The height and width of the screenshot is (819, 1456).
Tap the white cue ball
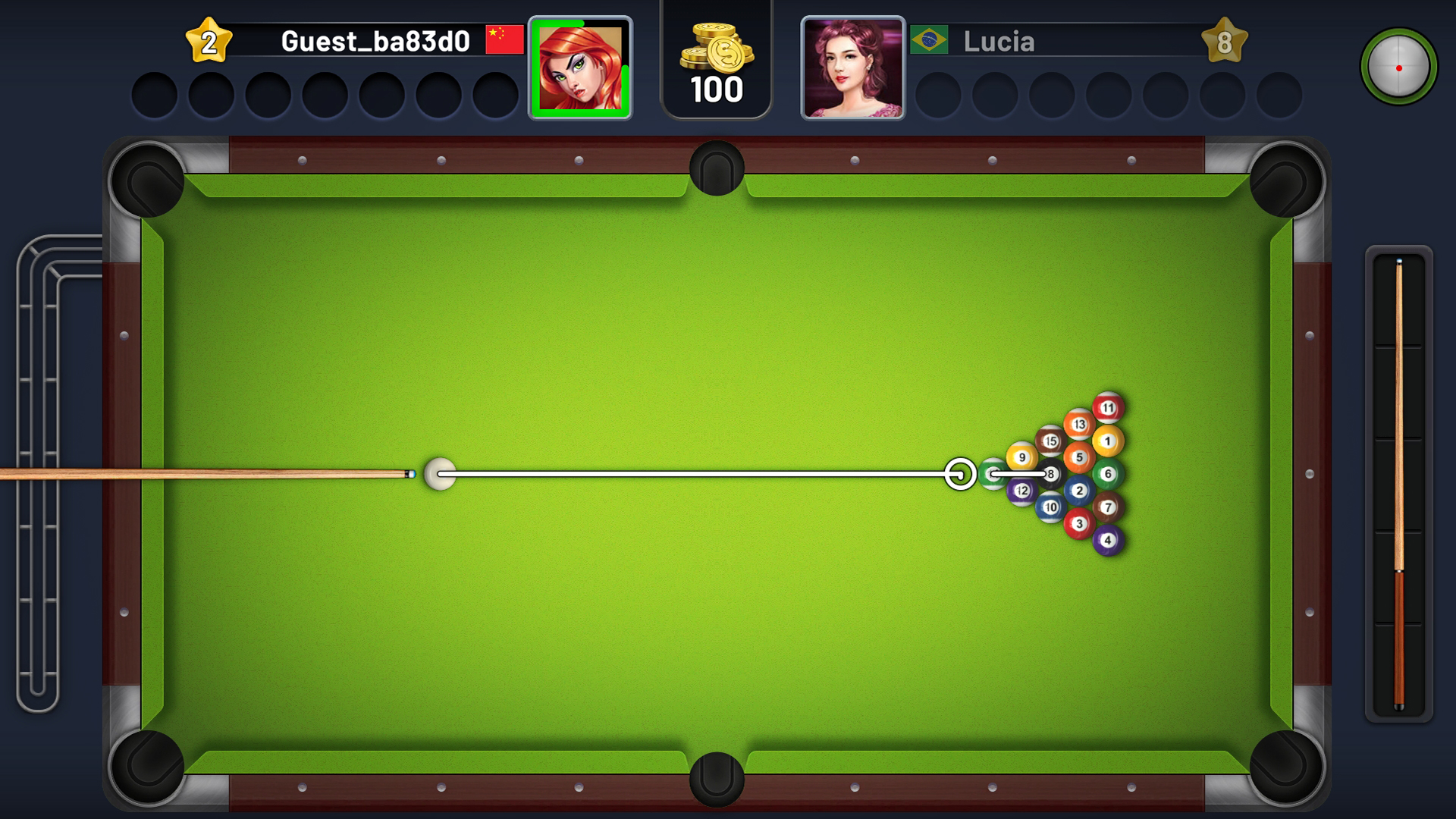pyautogui.click(x=438, y=474)
